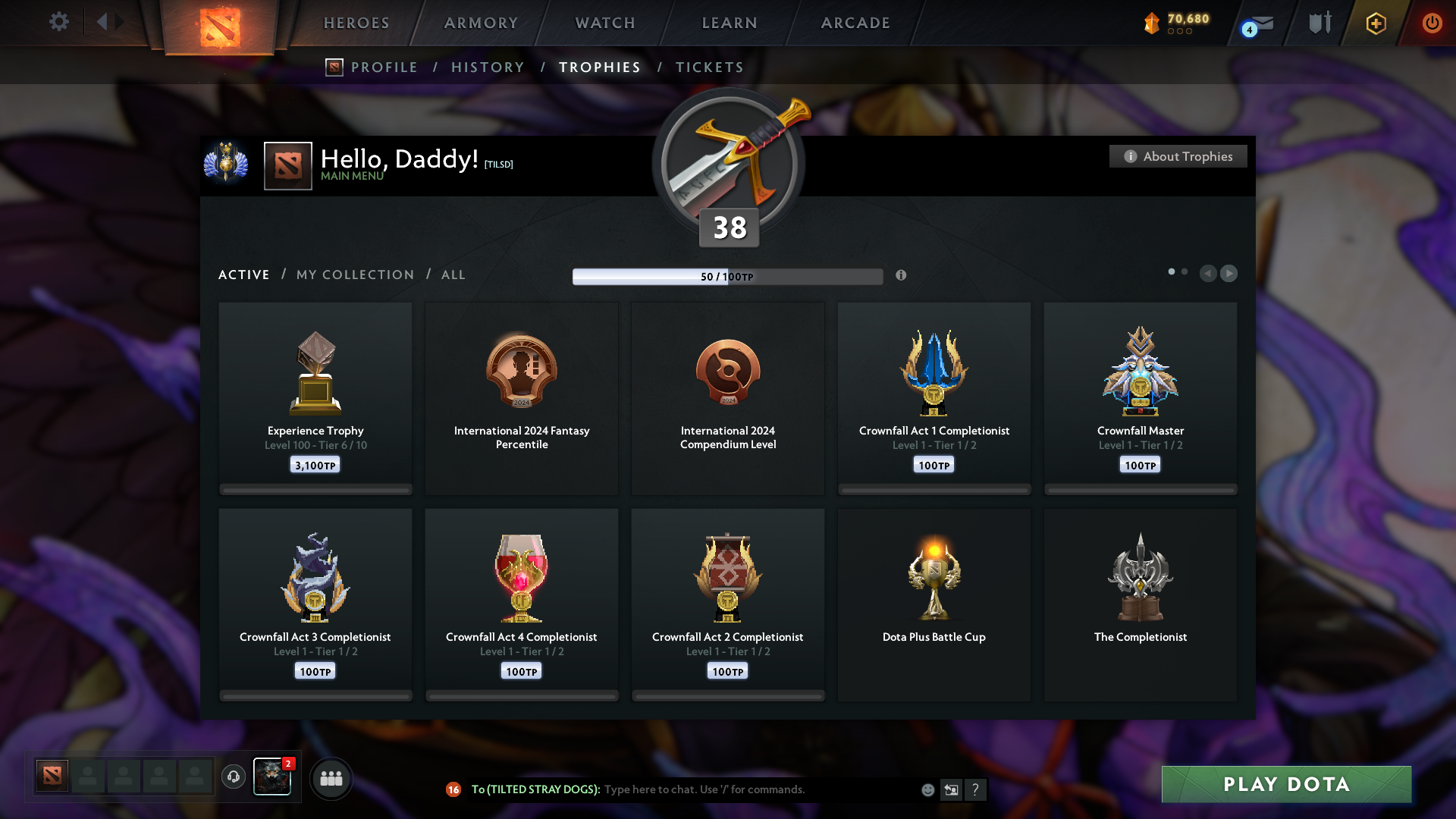The height and width of the screenshot is (819, 1456).
Task: Click the Dota Plus subscription icon
Action: pos(1375,23)
